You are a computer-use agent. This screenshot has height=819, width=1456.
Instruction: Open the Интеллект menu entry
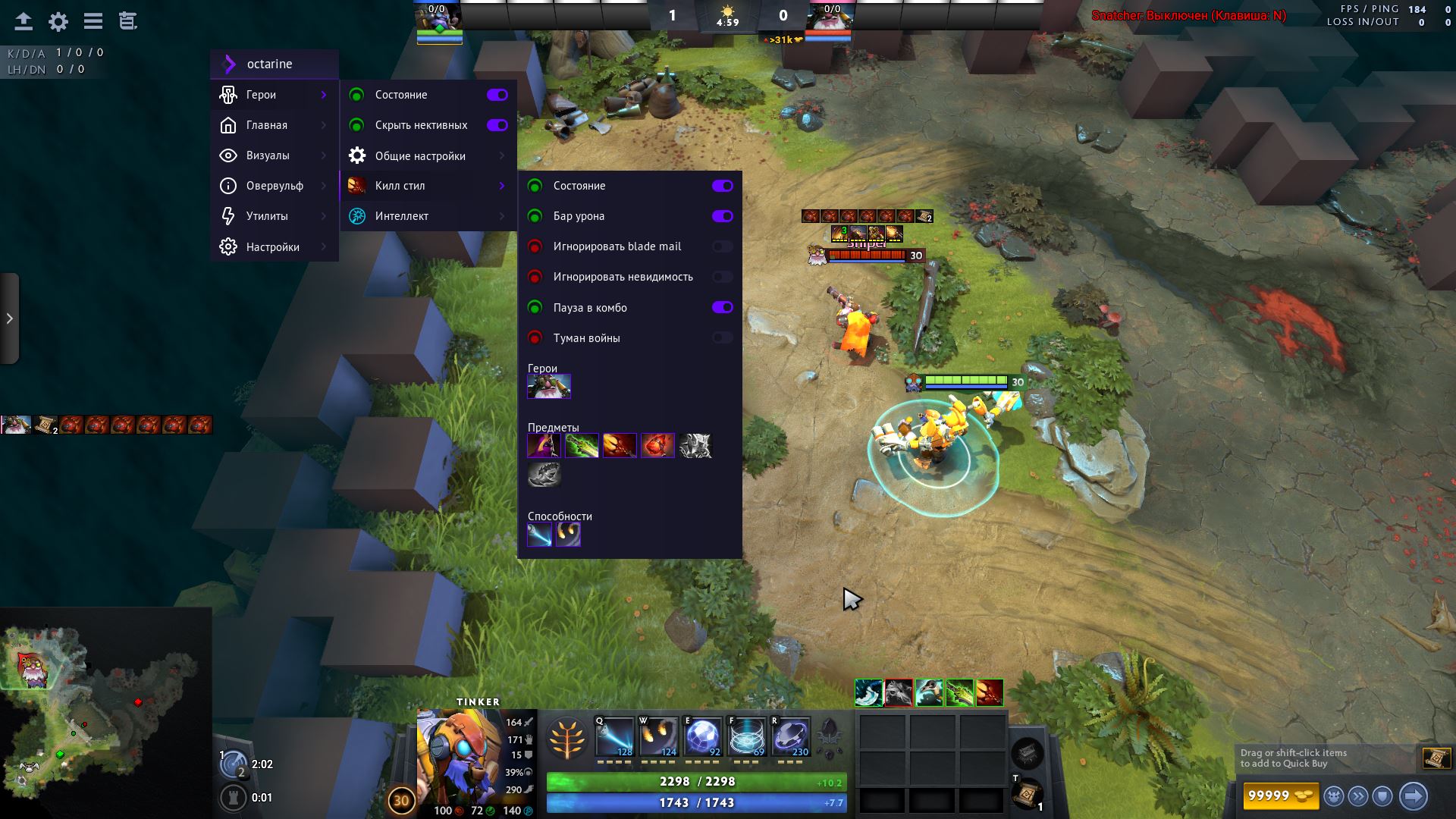click(x=402, y=215)
